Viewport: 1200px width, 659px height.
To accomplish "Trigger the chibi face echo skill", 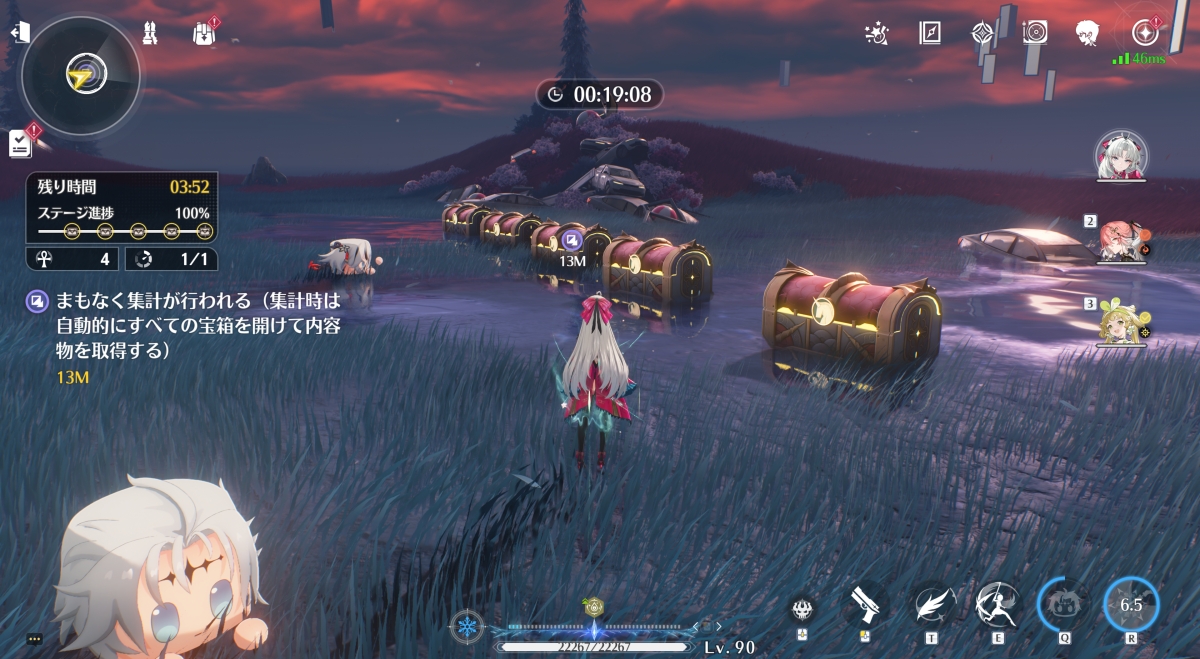I will (1065, 604).
